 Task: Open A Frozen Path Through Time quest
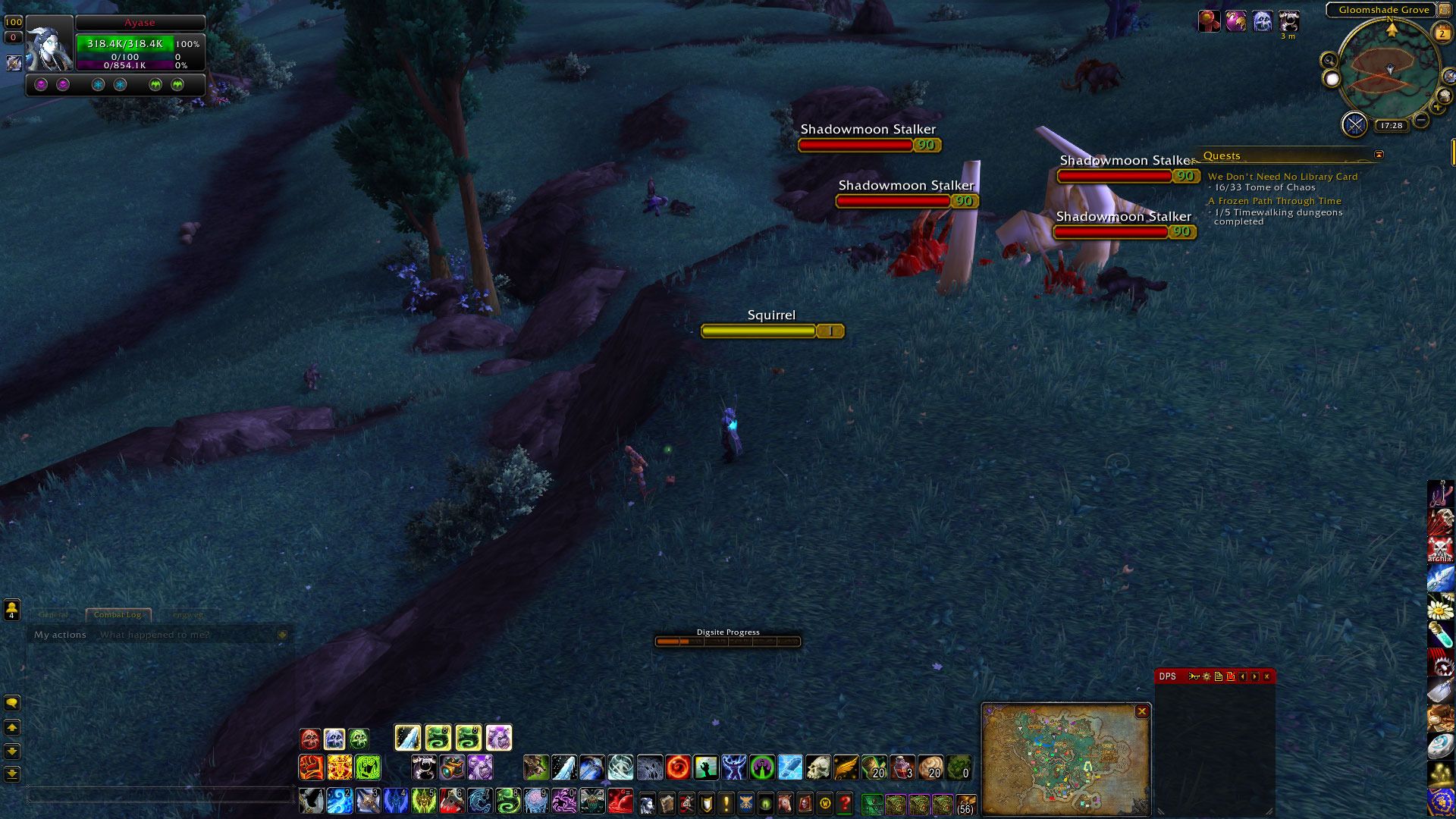pyautogui.click(x=1274, y=201)
